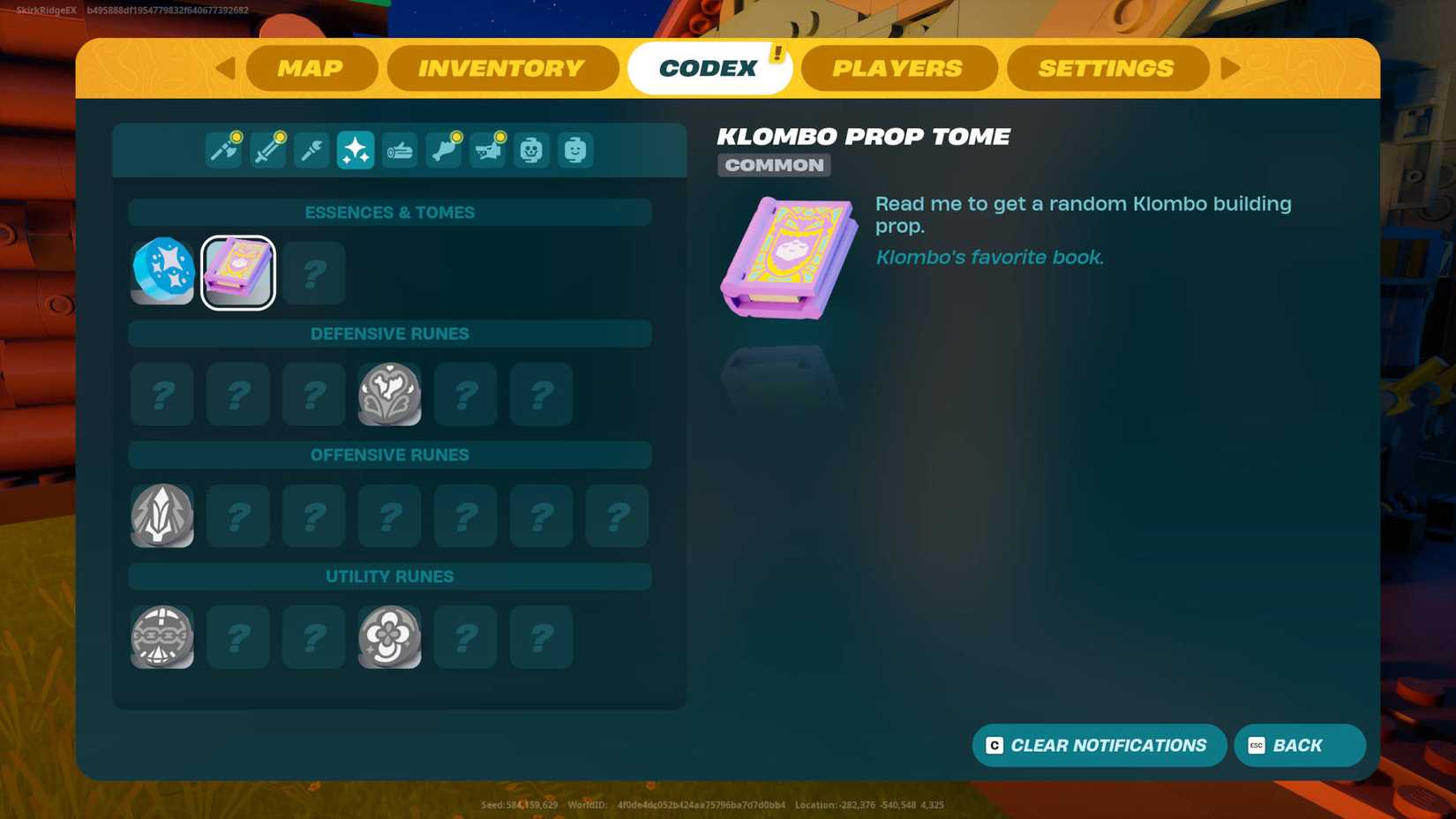Screen dimensions: 1456x819
Task: Open the undiscovered tome question-mark slot
Action: (x=314, y=273)
